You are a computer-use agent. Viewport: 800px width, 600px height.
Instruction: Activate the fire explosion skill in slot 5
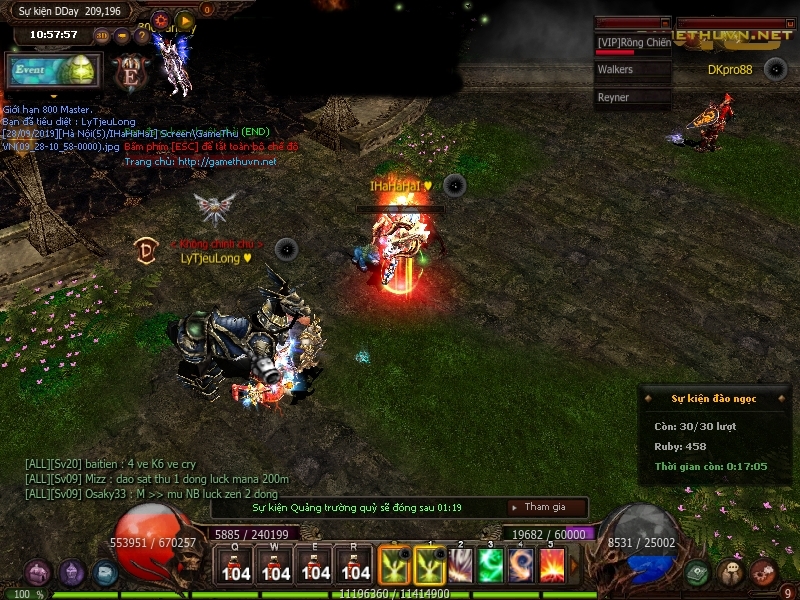coord(552,565)
